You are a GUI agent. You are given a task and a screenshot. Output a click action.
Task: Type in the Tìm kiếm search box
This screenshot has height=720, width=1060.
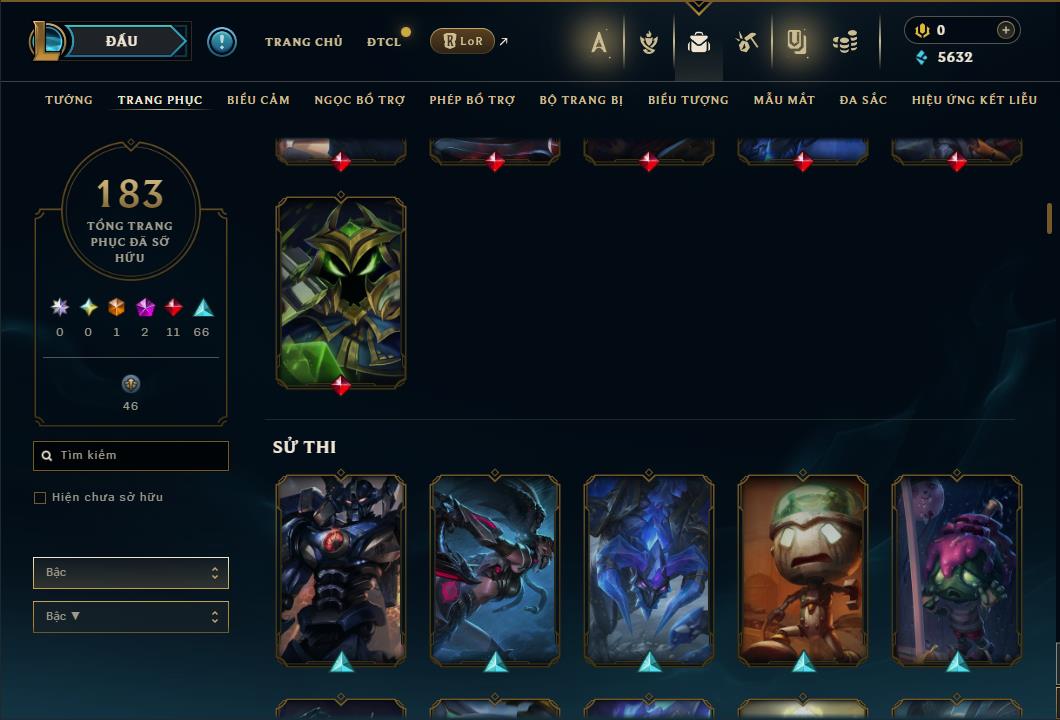point(140,456)
